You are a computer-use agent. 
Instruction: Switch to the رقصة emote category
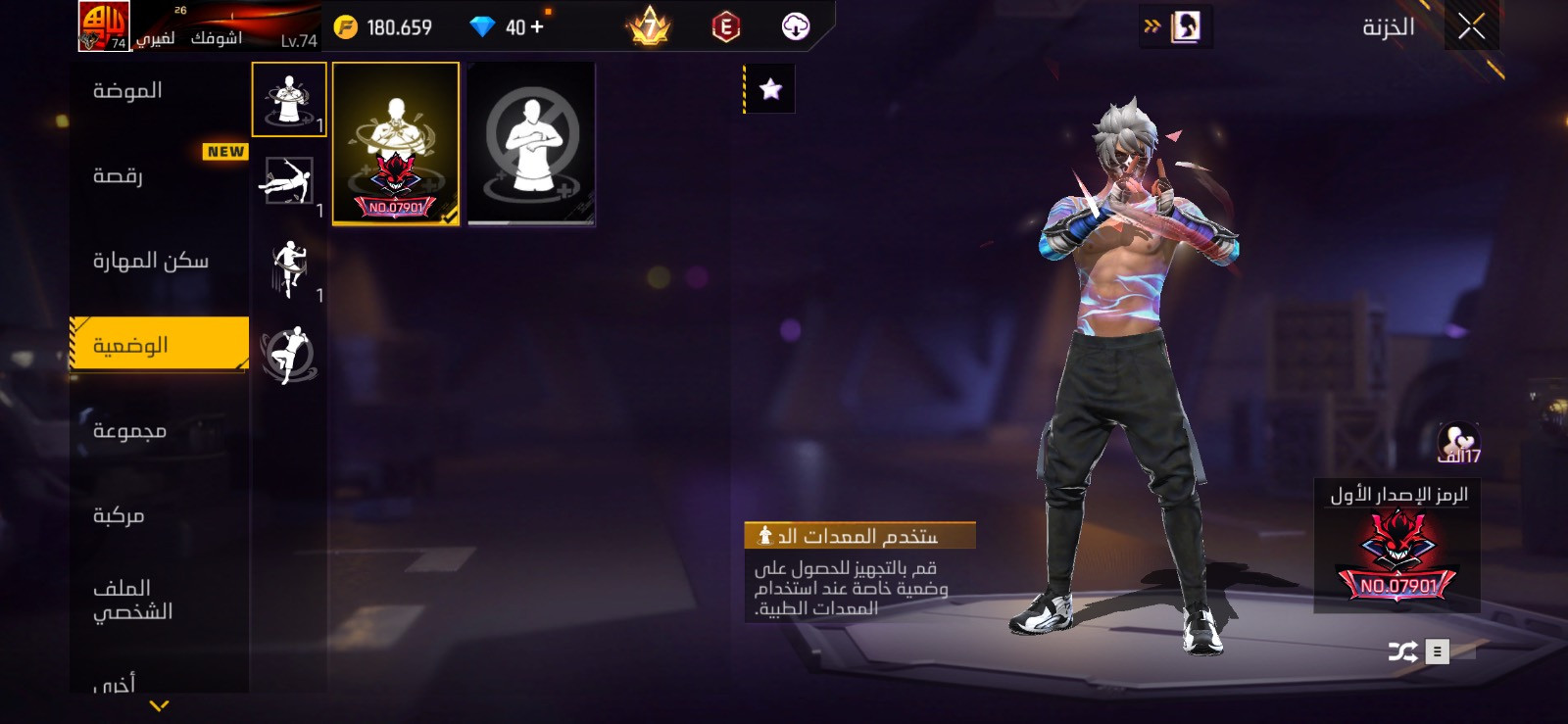119,176
